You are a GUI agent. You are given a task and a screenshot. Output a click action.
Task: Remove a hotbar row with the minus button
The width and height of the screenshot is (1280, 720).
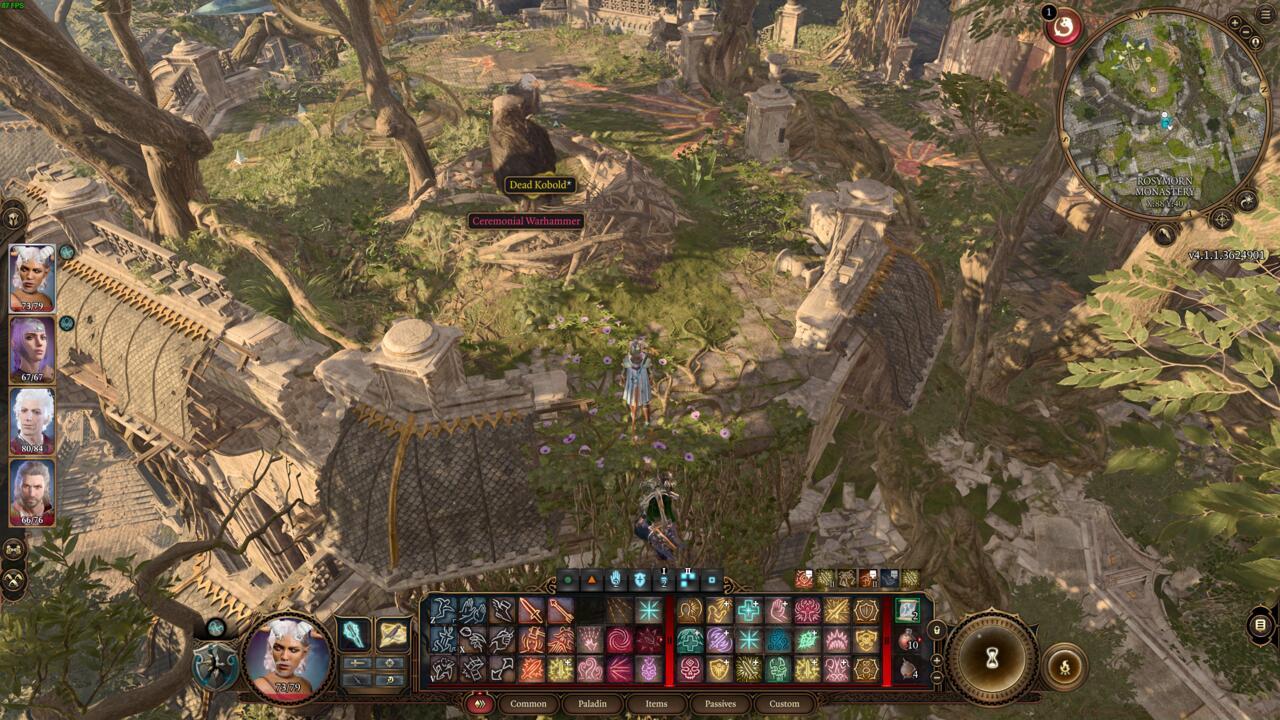937,678
